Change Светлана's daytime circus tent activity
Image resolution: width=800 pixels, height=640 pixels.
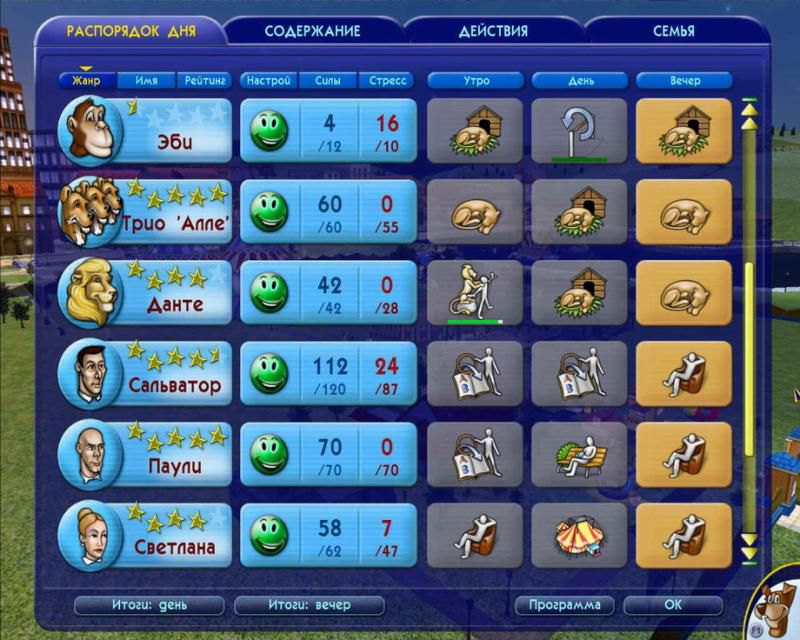pyautogui.click(x=579, y=535)
